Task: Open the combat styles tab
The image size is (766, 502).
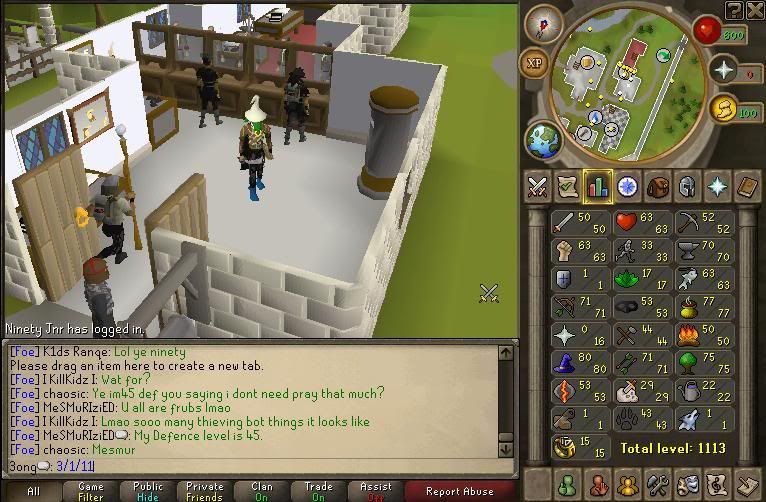Action: (x=537, y=186)
